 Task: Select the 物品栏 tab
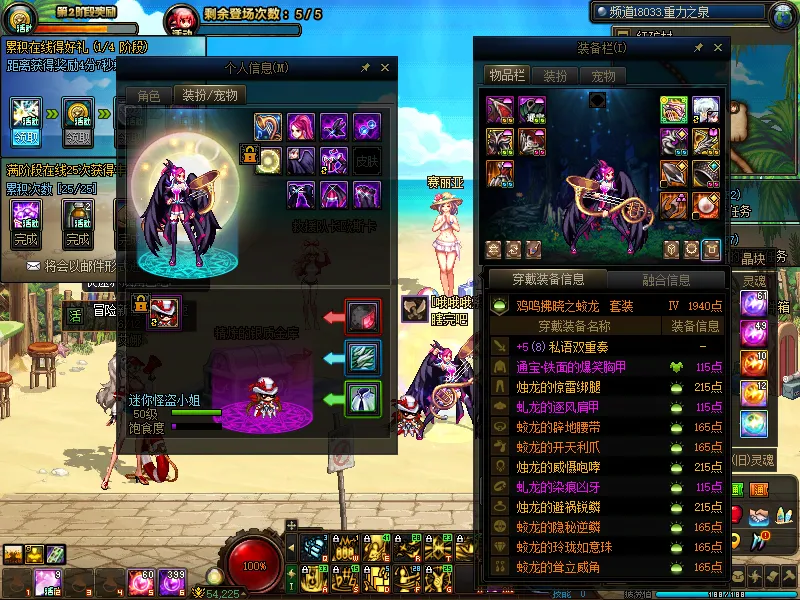coord(507,76)
